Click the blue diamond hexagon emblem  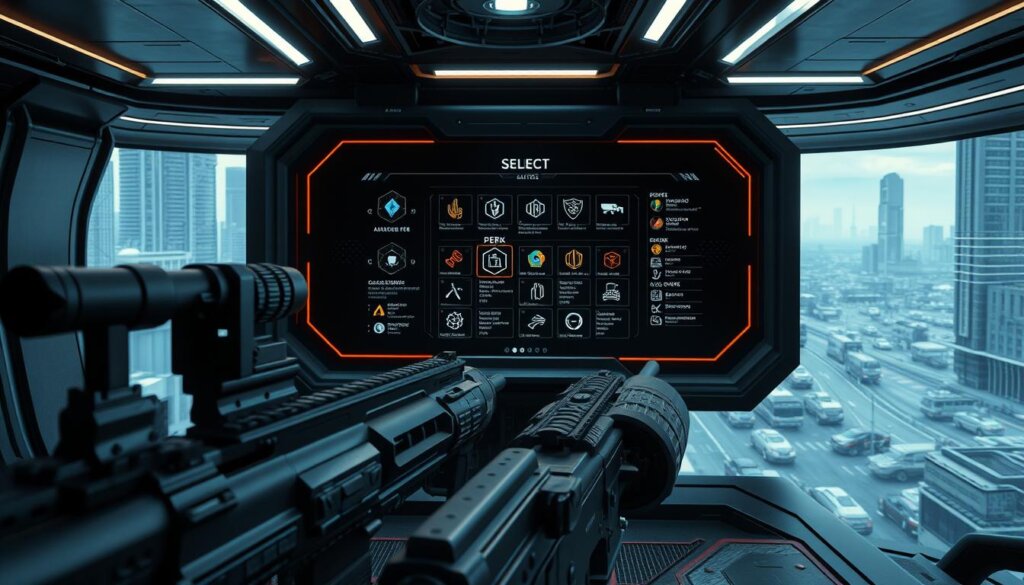[391, 207]
